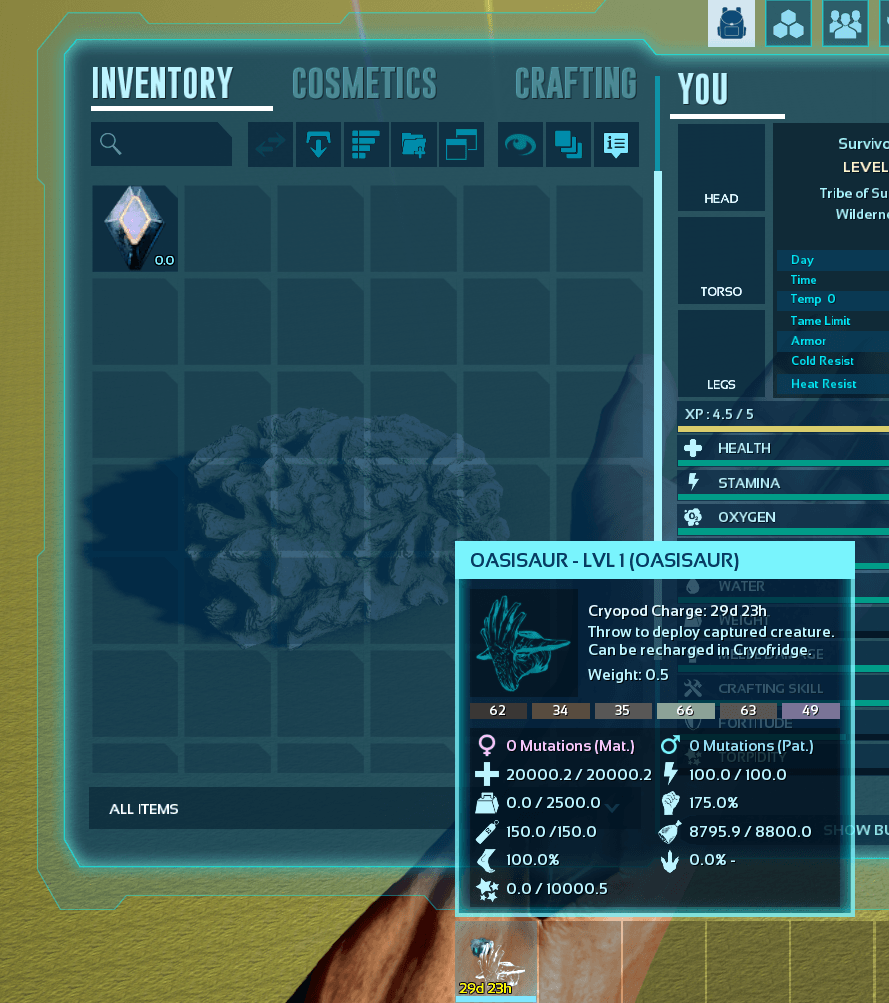The height and width of the screenshot is (1003, 889).
Task: Click the transfer arrows toolbar button
Action: (x=270, y=145)
